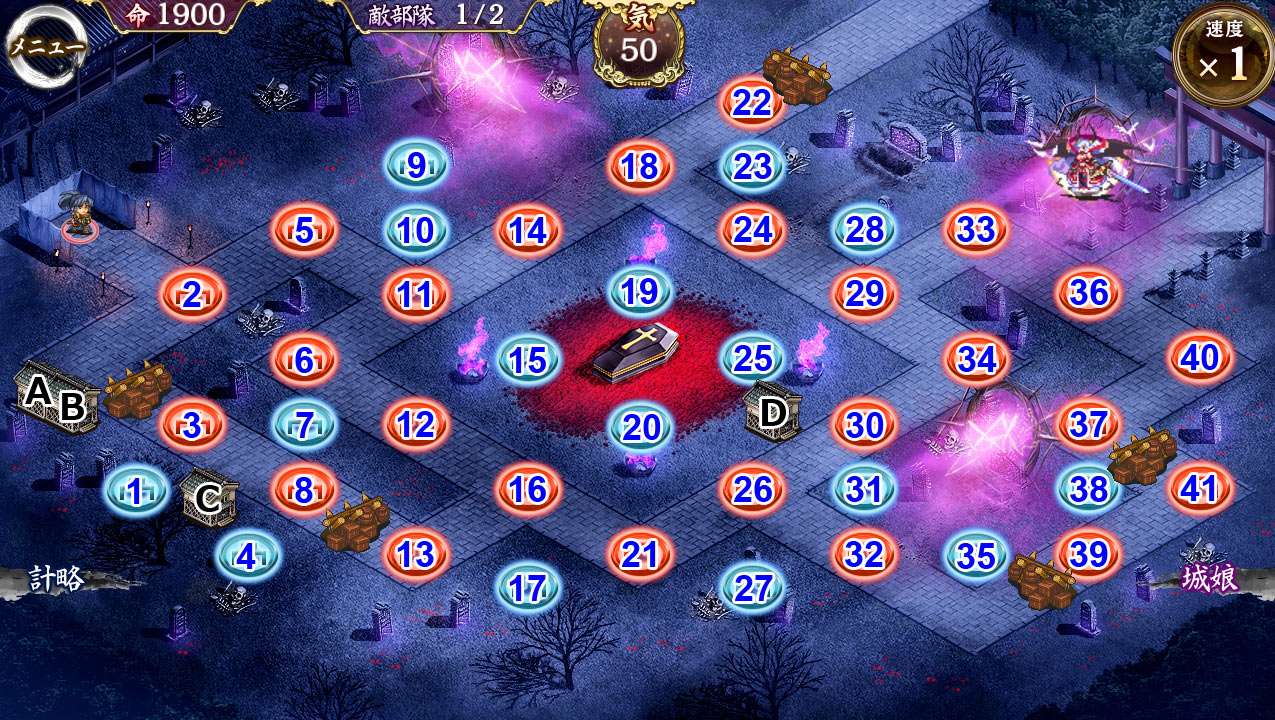Open the メニュー menu button

tap(47, 48)
